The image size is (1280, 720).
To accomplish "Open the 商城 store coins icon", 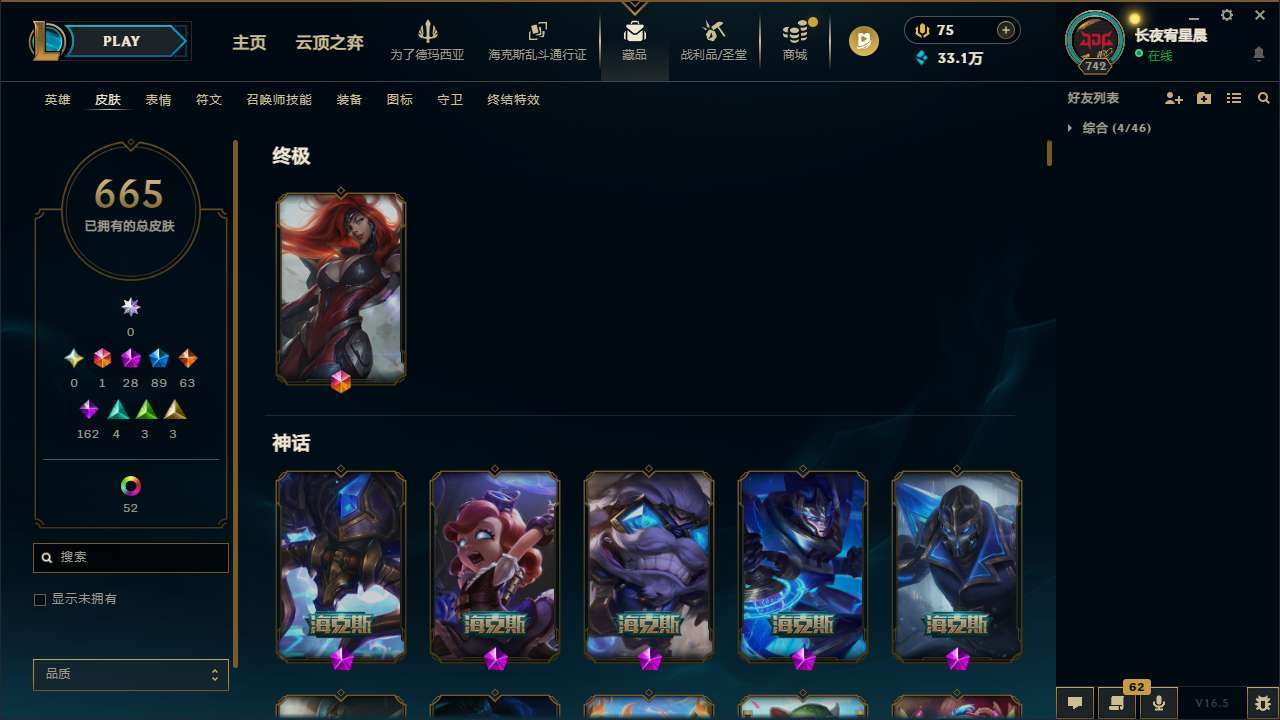I will tap(794, 40).
